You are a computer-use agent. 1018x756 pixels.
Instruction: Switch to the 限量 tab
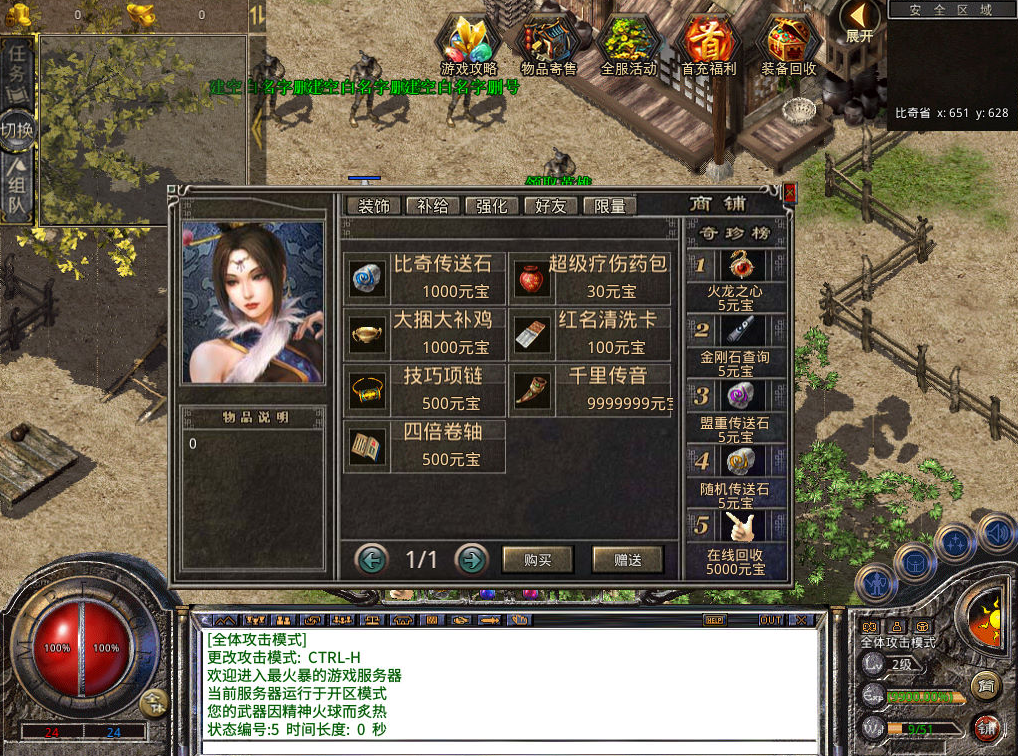(610, 206)
